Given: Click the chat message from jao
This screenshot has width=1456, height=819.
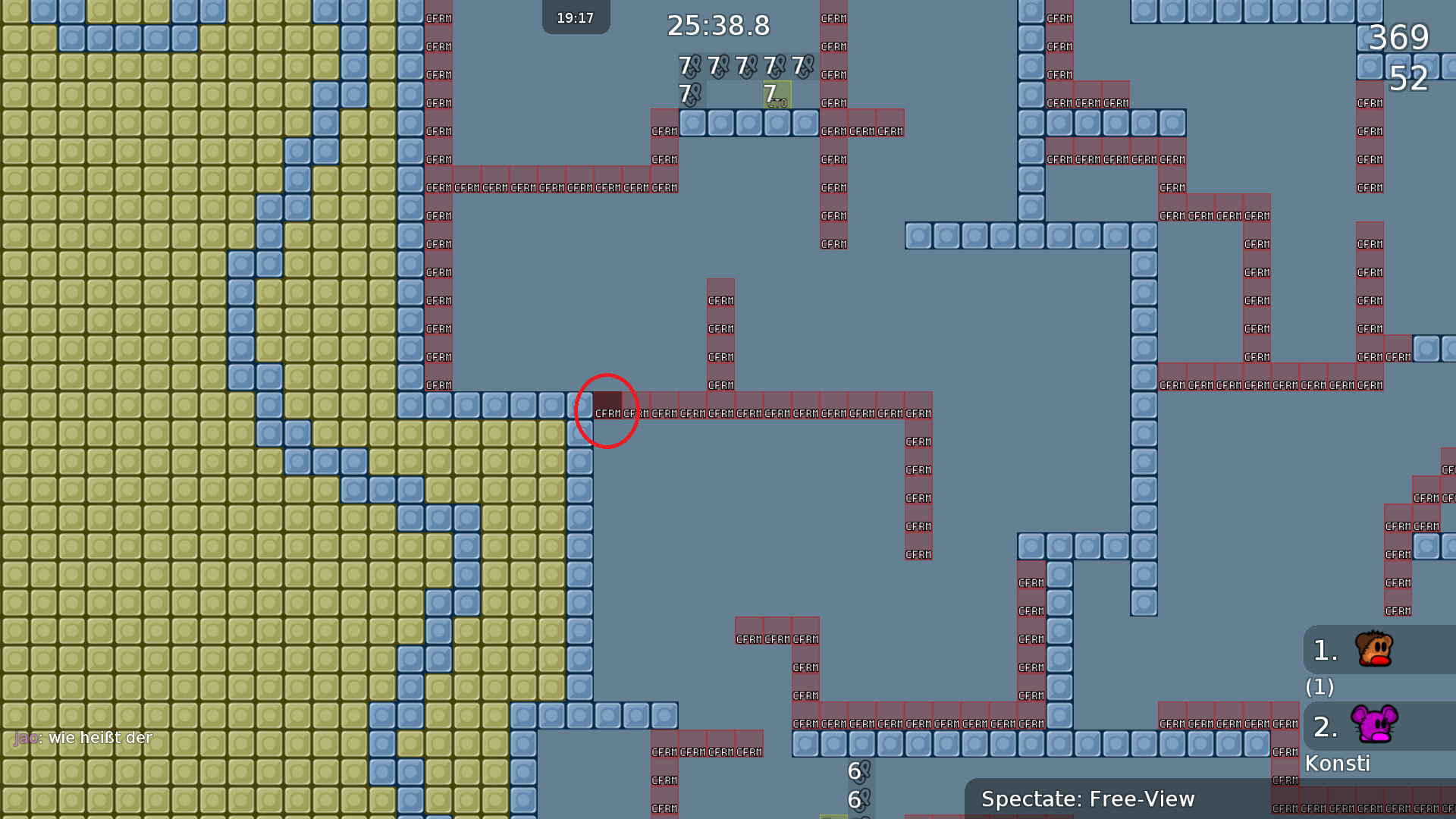Looking at the screenshot, I should pyautogui.click(x=83, y=737).
